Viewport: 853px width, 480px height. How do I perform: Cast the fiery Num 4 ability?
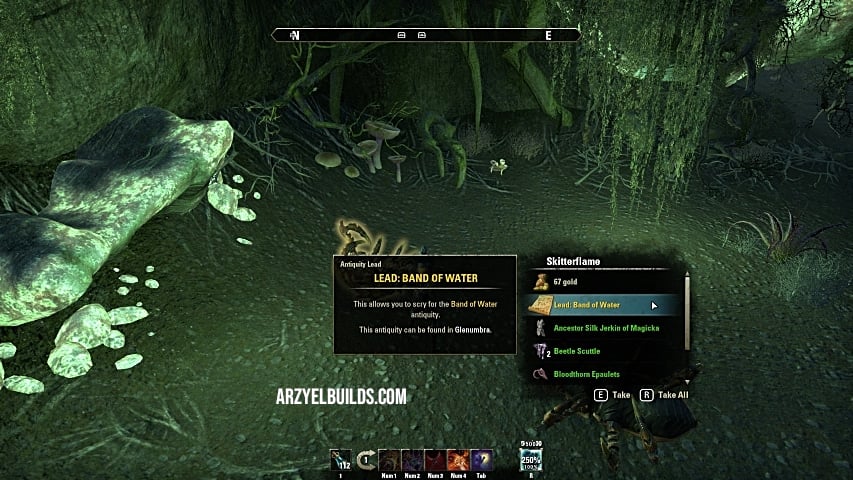tap(457, 461)
